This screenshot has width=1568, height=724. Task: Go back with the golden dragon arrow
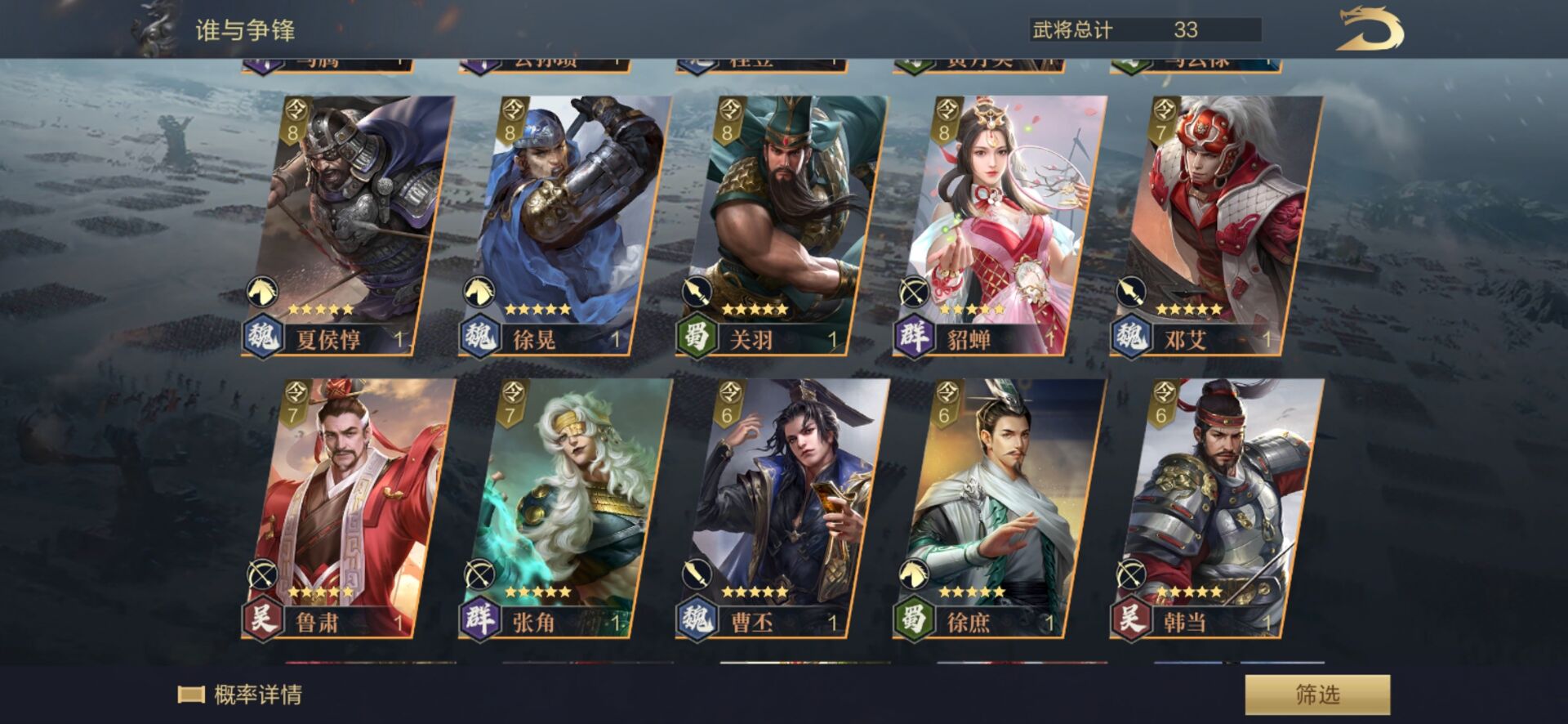point(1370,31)
